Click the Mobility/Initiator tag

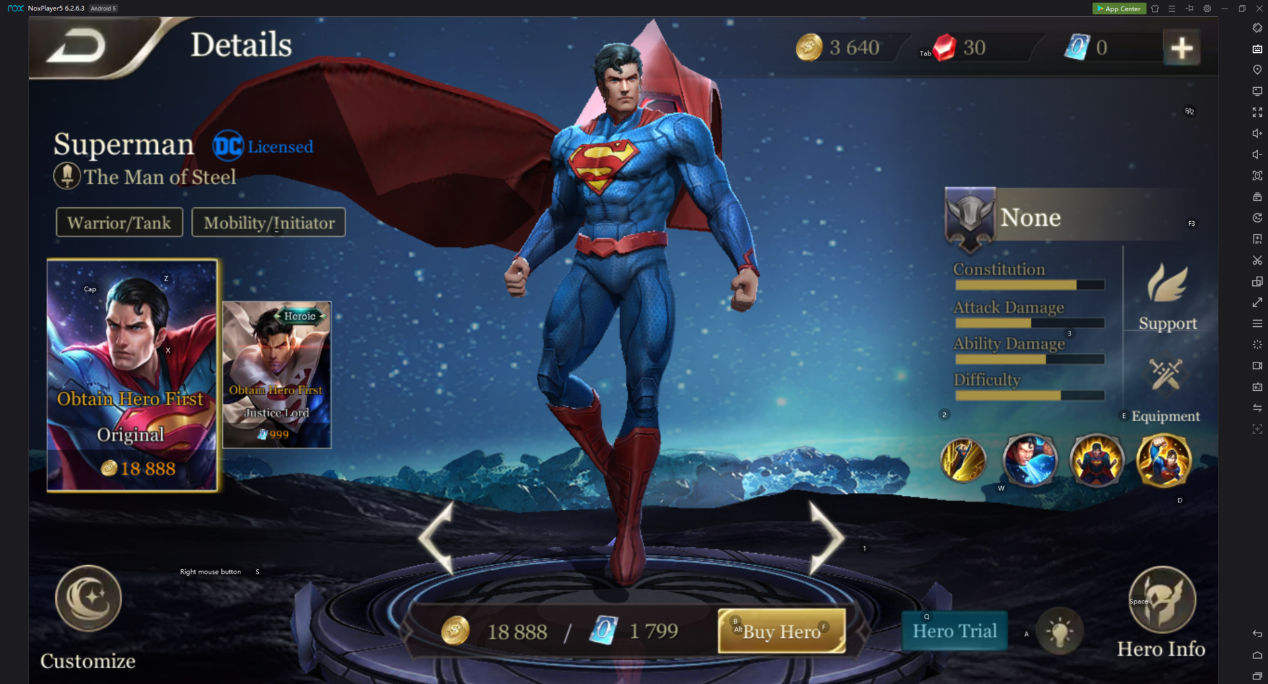268,222
